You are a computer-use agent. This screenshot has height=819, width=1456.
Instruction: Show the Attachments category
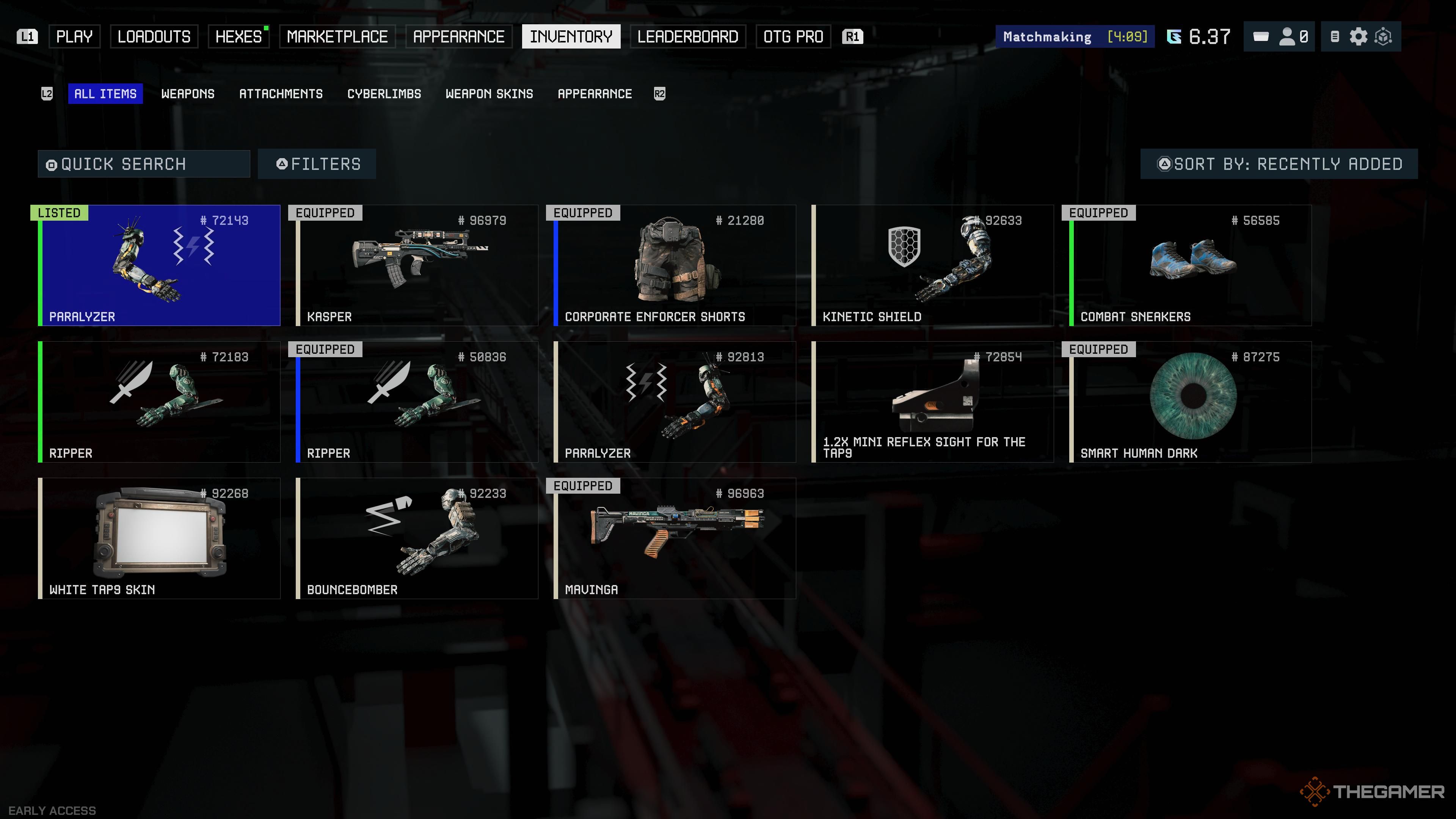pos(280,94)
